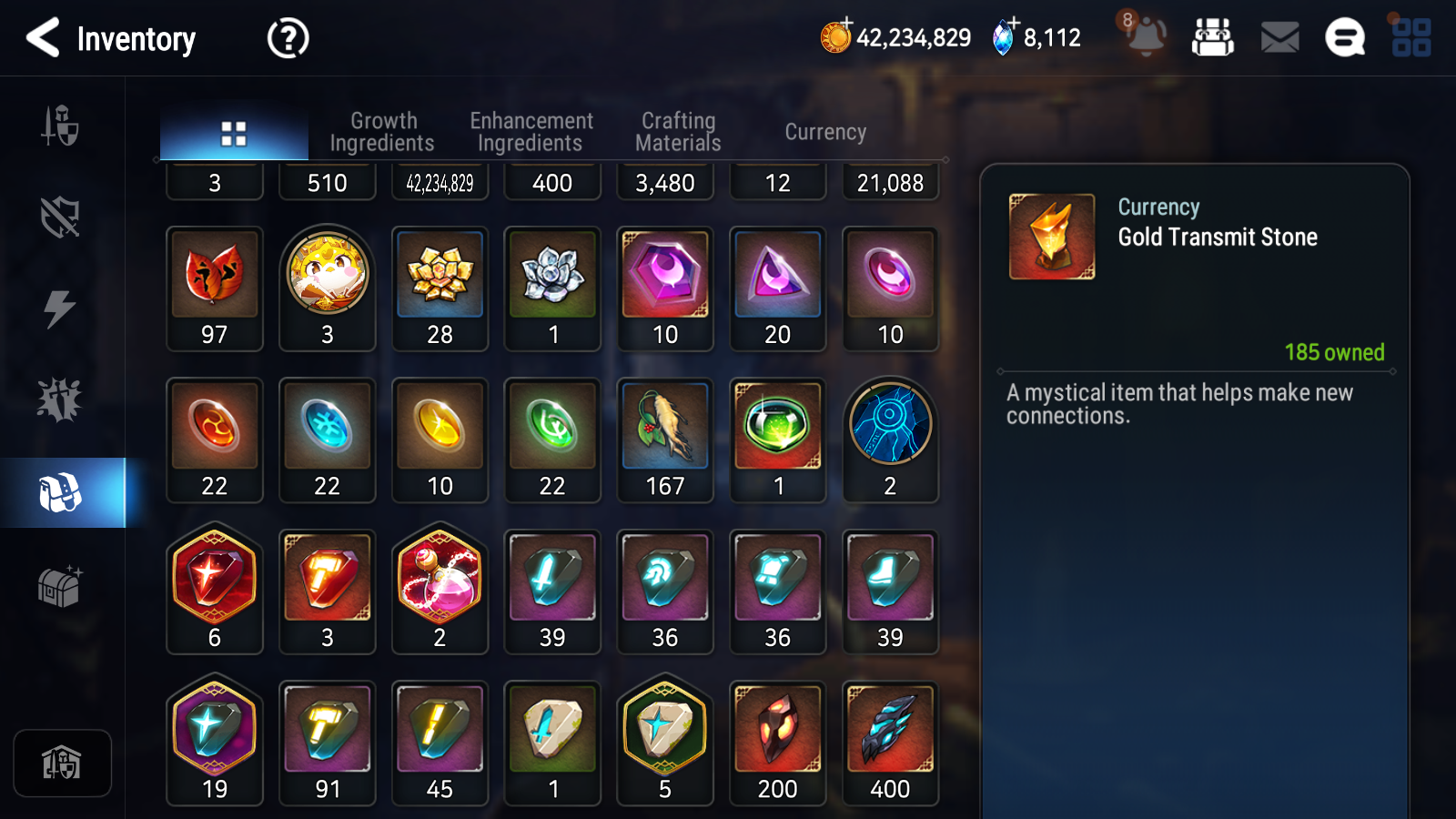Open the Enhancement Ingredients tab

pos(531,132)
